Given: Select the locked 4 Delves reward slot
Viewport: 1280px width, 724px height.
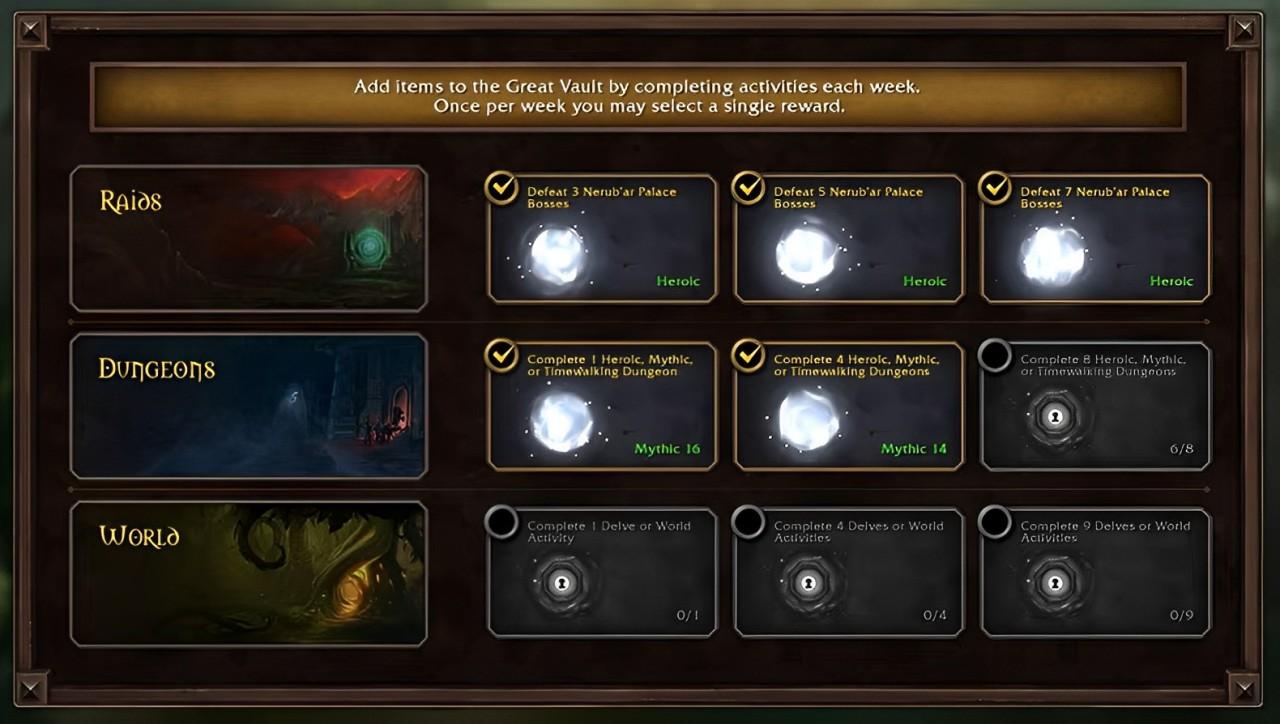Looking at the screenshot, I should point(849,574).
